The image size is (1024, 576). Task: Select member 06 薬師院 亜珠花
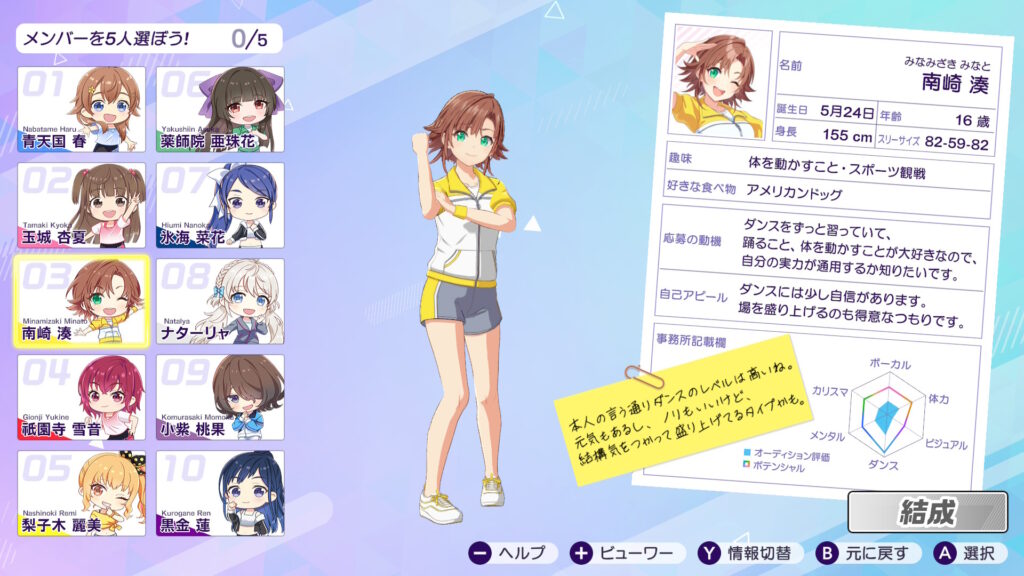click(x=220, y=109)
